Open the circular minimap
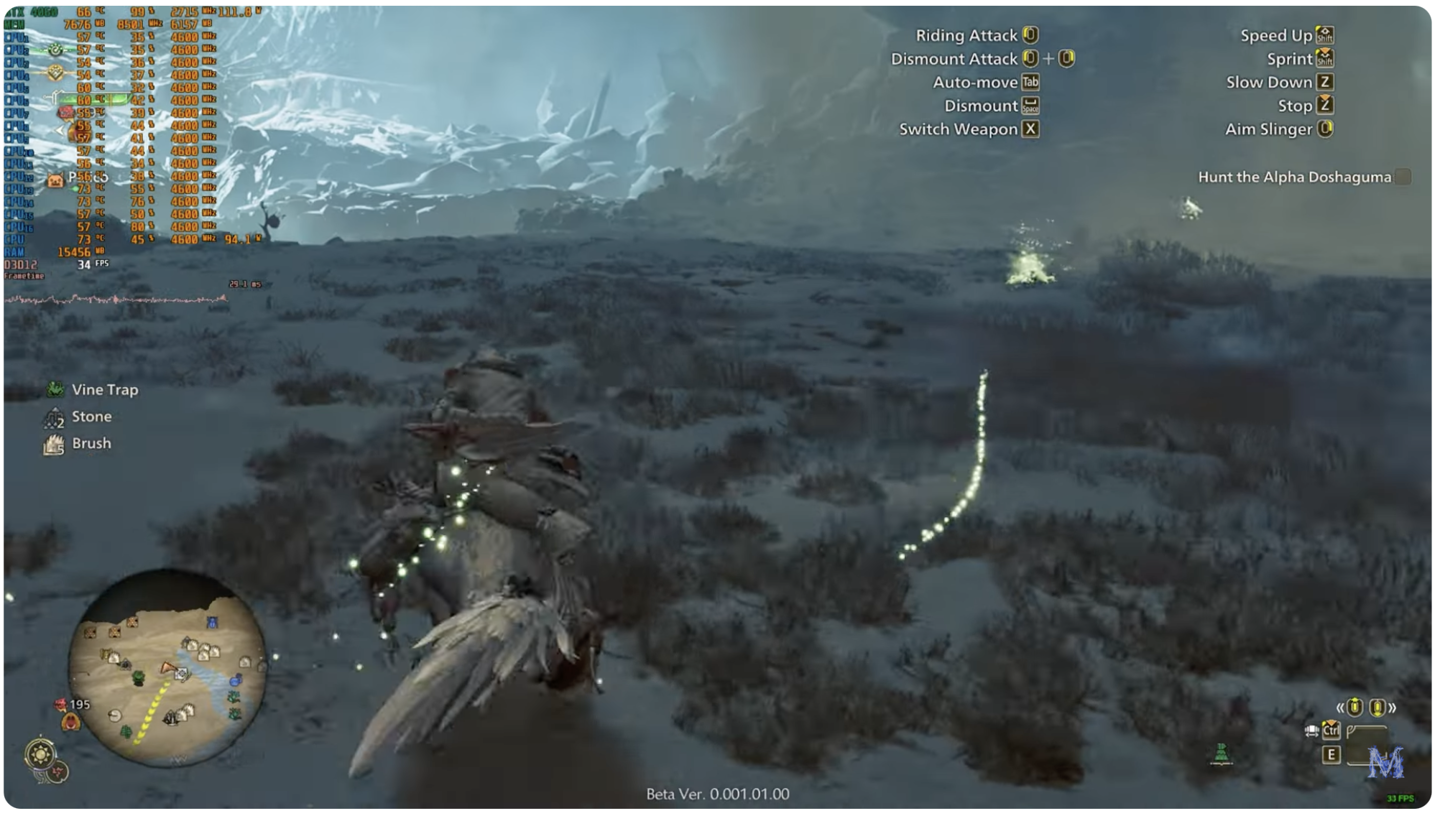The width and height of the screenshot is (1440, 816). point(167,668)
